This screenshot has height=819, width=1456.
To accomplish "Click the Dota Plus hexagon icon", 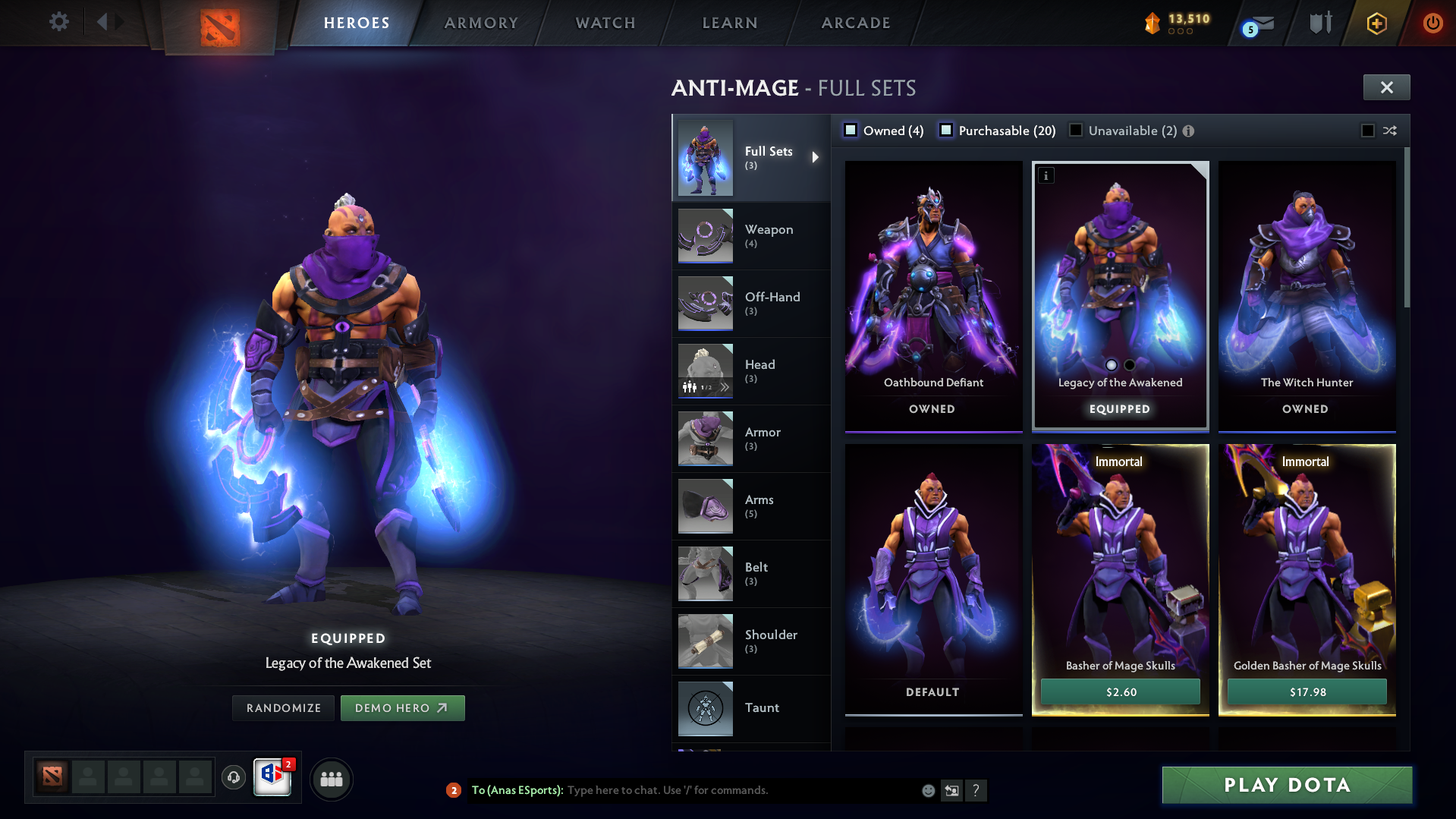I will point(1376,23).
